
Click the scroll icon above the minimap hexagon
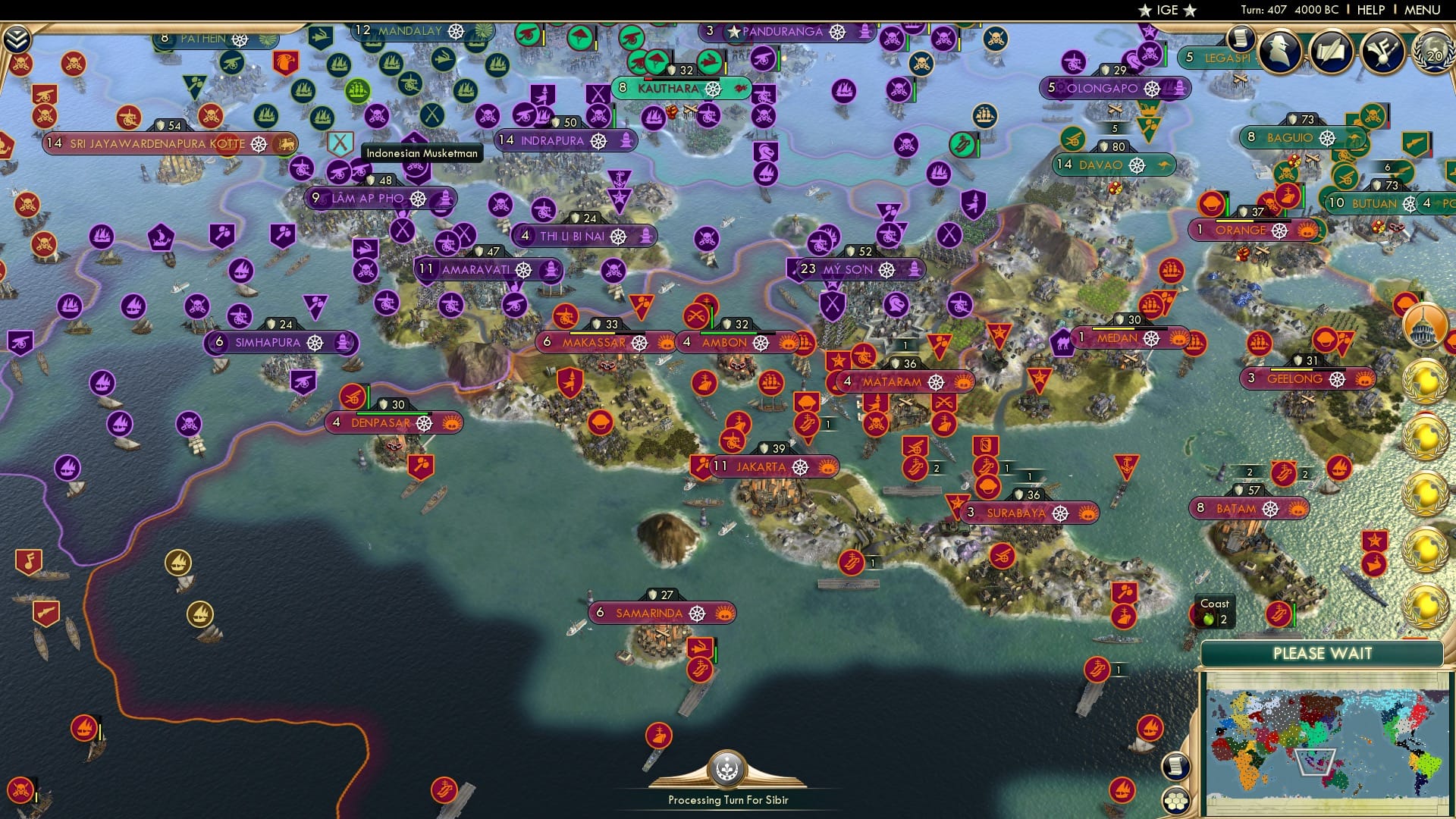pos(1177,765)
